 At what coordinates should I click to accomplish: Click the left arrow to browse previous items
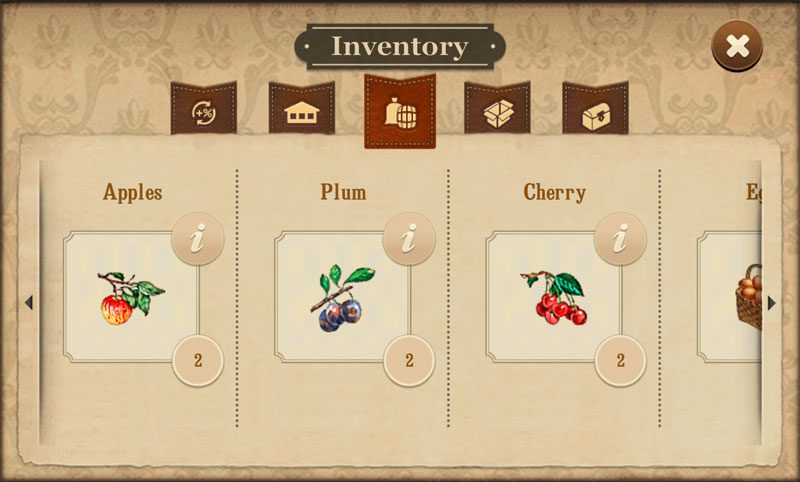pyautogui.click(x=29, y=303)
